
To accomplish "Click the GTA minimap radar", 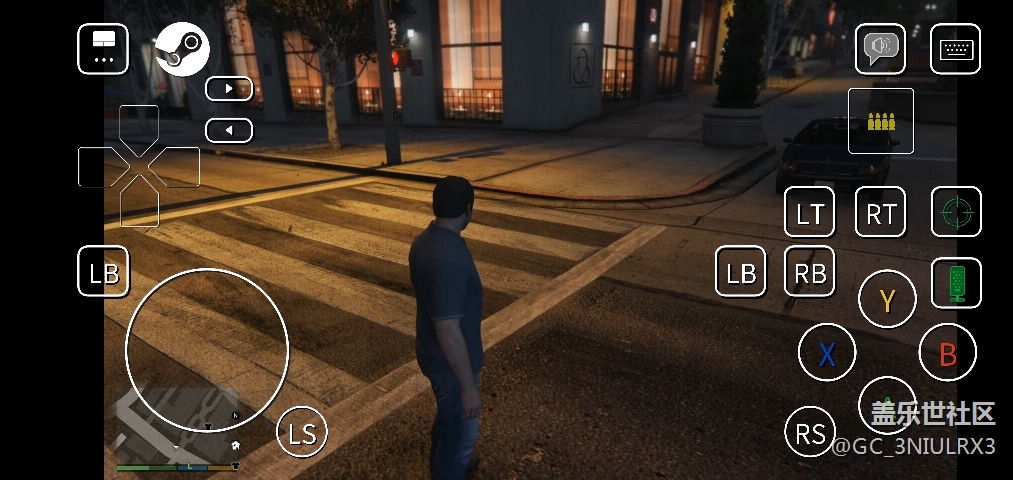I will coord(177,424).
